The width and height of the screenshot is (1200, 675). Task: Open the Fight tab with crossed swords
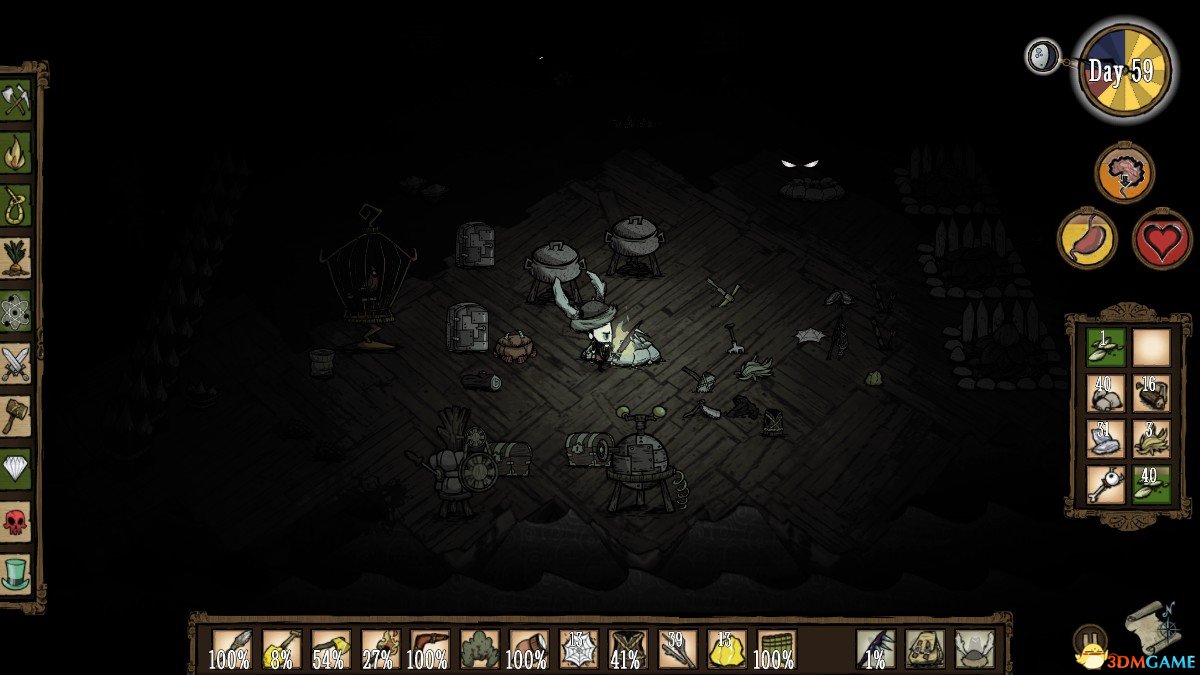click(16, 362)
